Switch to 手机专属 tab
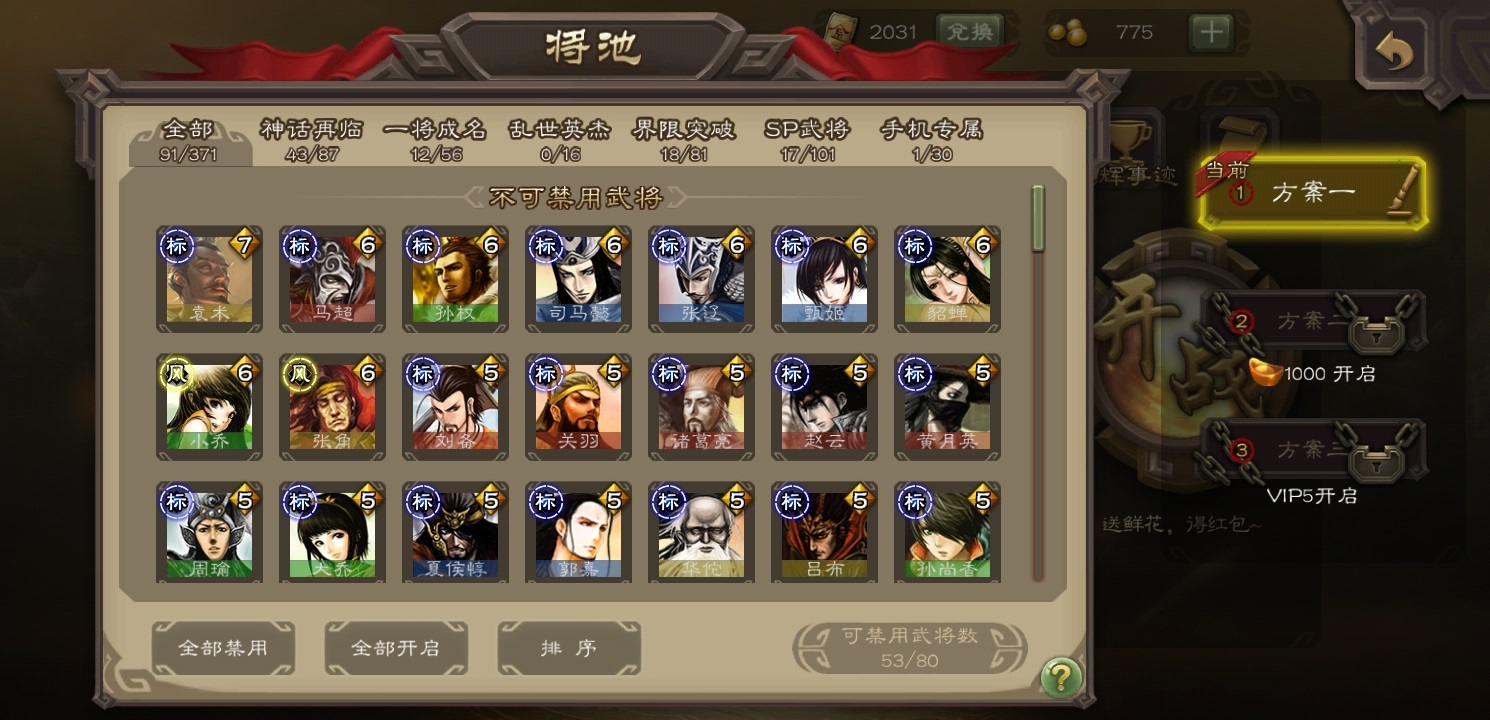 pos(931,139)
